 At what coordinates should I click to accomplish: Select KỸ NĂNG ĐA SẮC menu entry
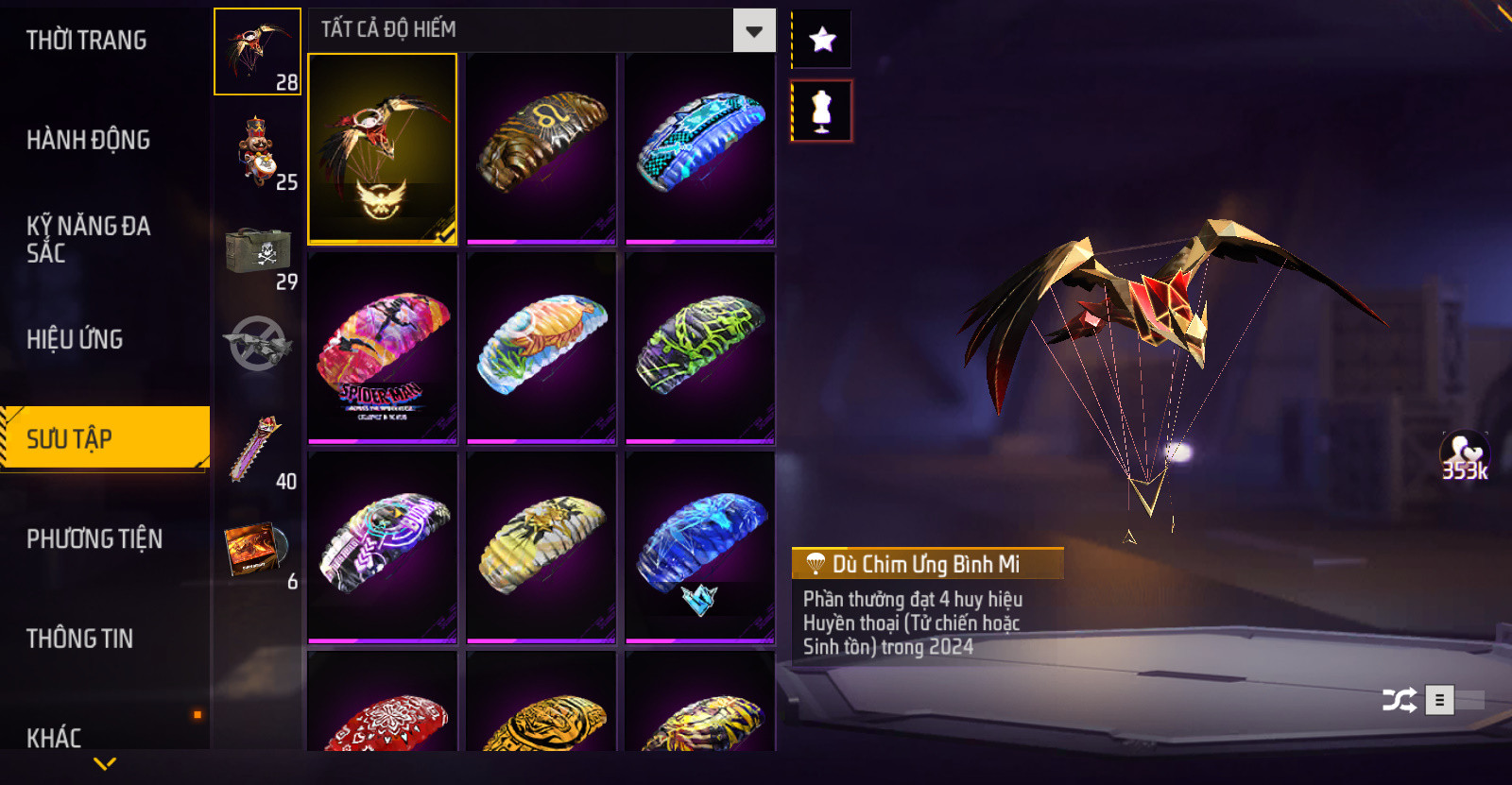pos(88,239)
